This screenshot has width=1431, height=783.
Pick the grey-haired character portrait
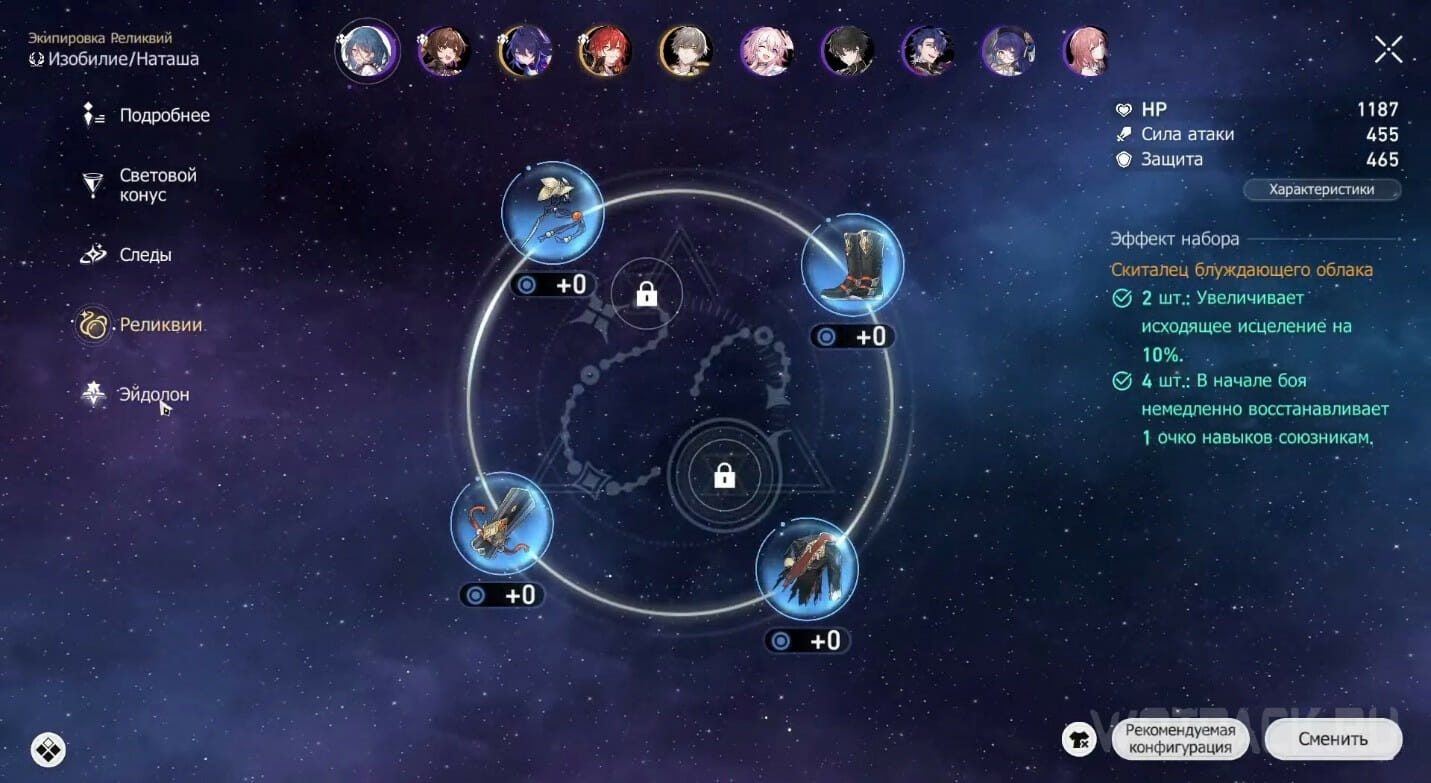click(685, 51)
